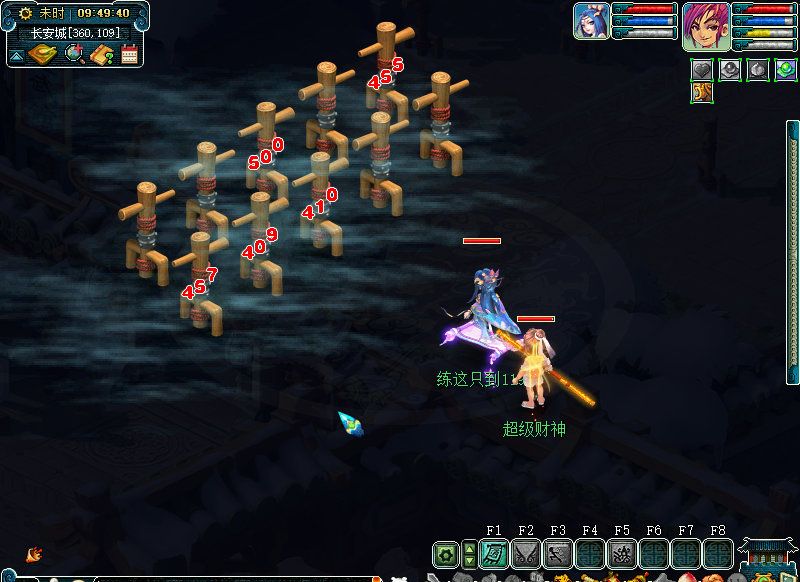Switch hotbar page with arrow stepper

[x=469, y=554]
